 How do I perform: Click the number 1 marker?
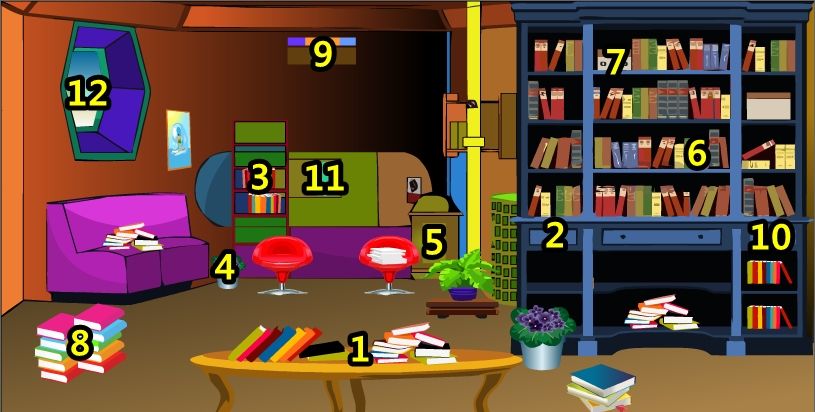point(358,350)
